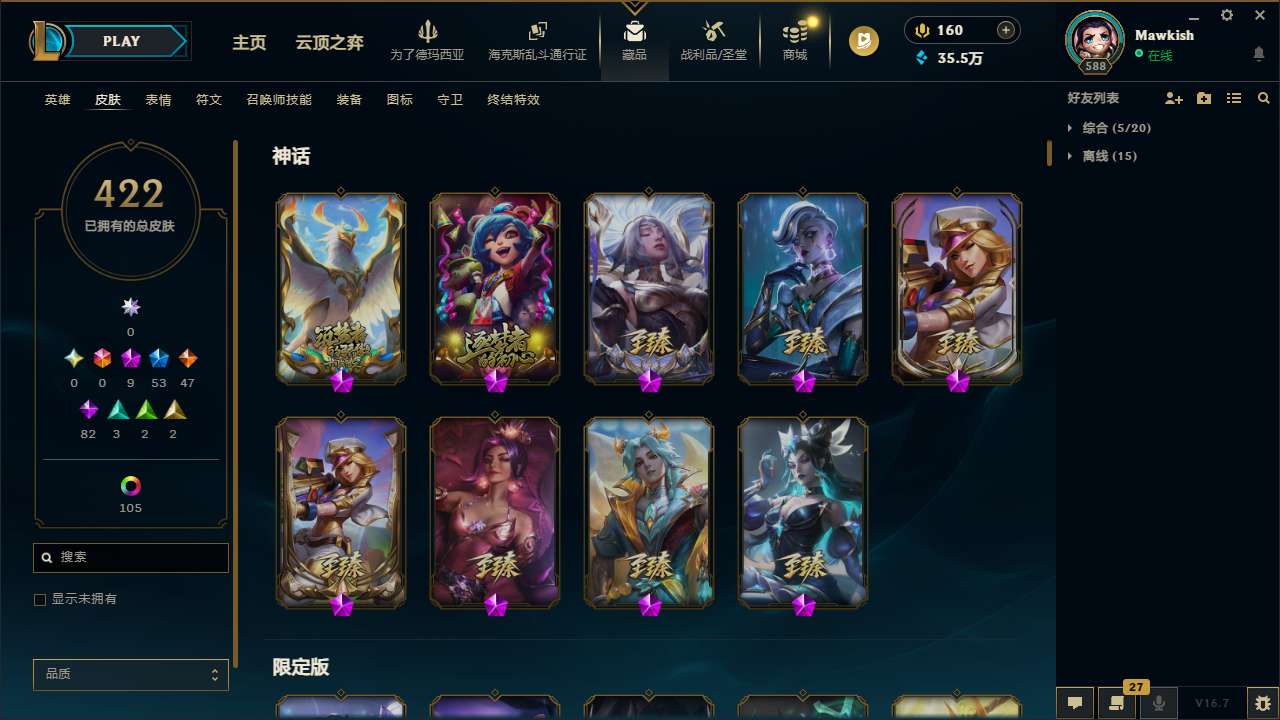Viewport: 1280px width, 720px height.
Task: Open the chat bubble icon at bottom right
Action: pos(1075,703)
